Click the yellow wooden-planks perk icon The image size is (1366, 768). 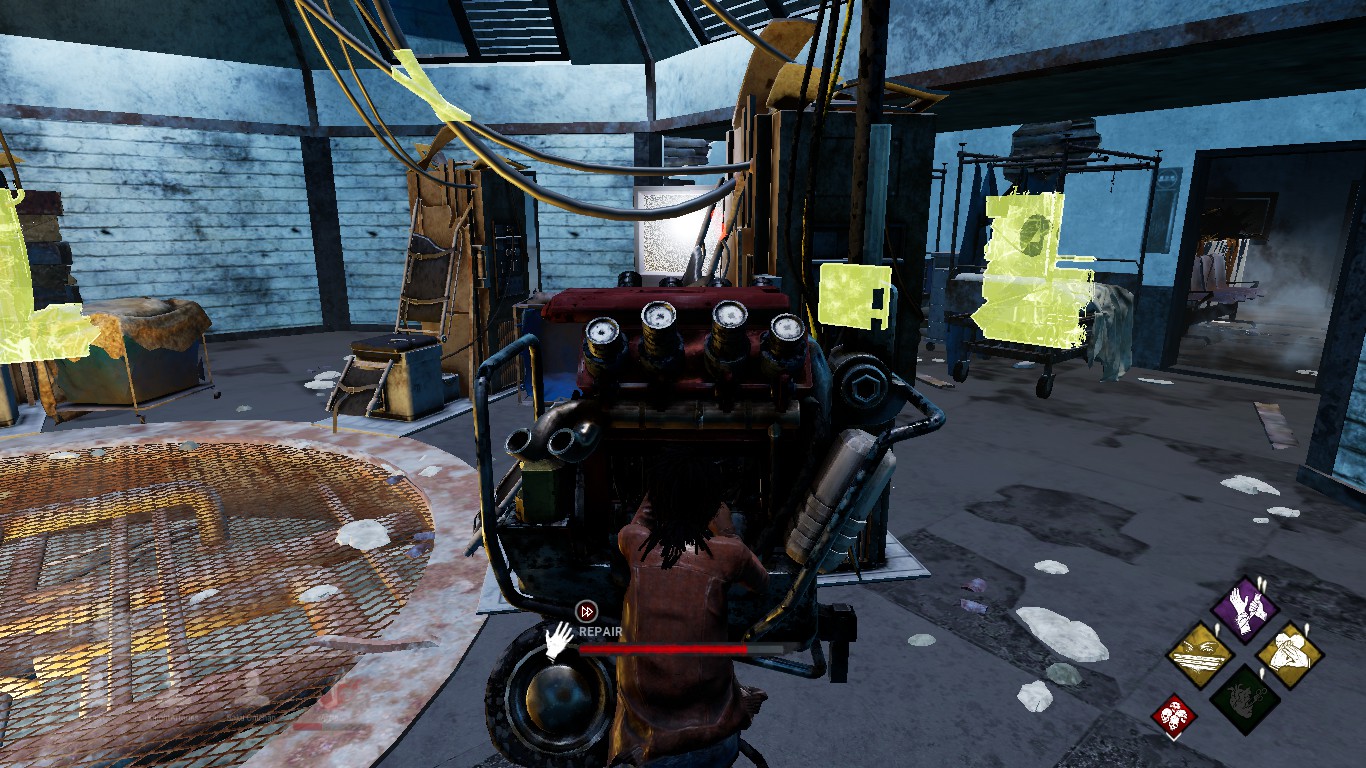tap(1200, 655)
